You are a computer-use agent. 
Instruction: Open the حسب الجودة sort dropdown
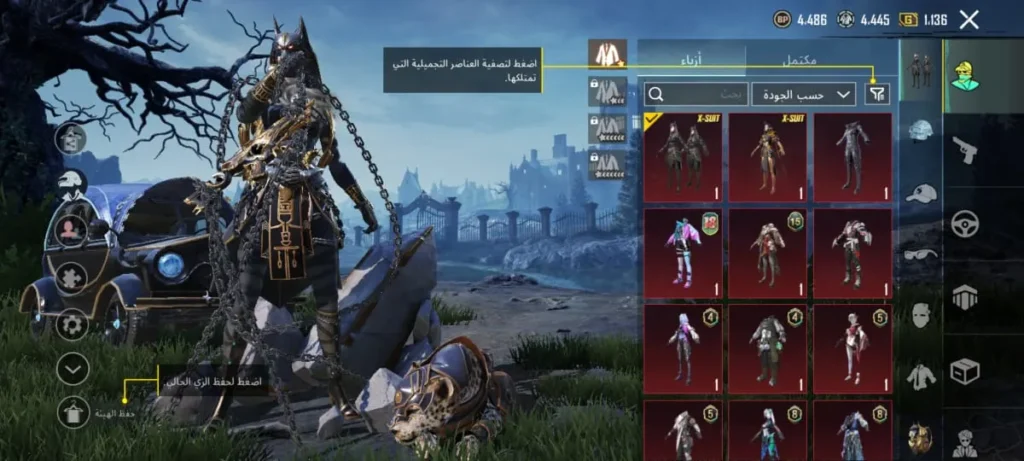[803, 94]
